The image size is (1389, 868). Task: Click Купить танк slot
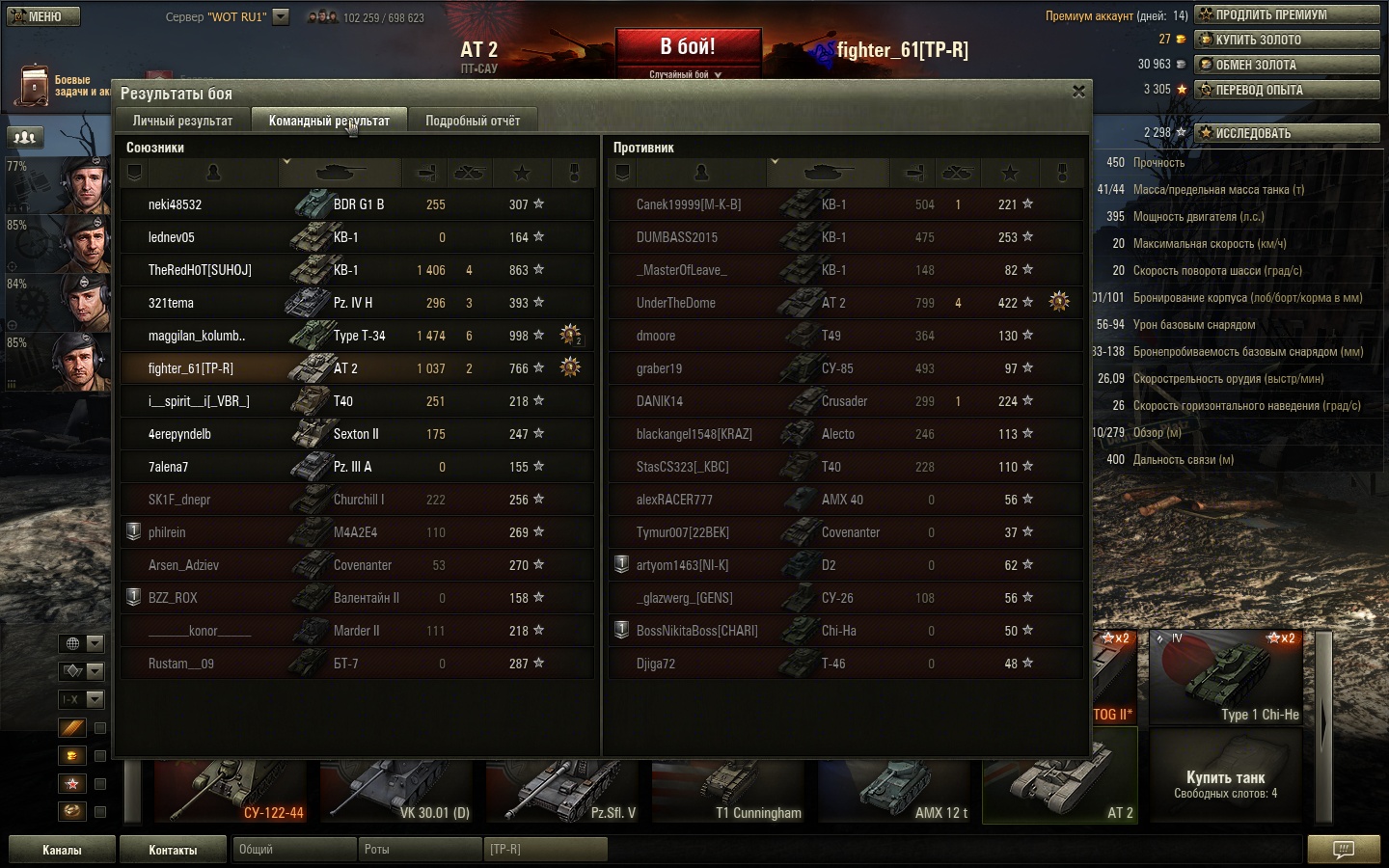[1225, 783]
